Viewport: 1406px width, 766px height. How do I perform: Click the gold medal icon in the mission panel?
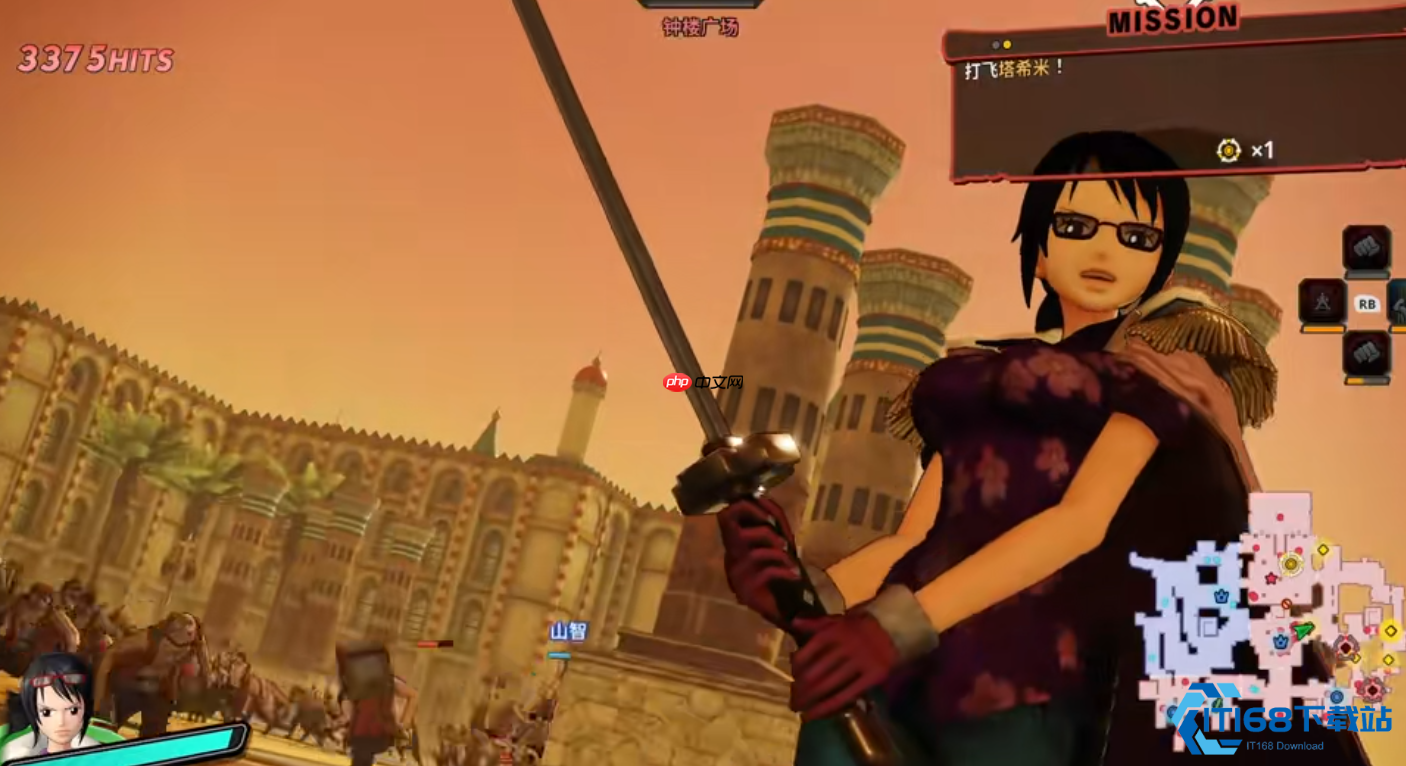pos(1229,150)
